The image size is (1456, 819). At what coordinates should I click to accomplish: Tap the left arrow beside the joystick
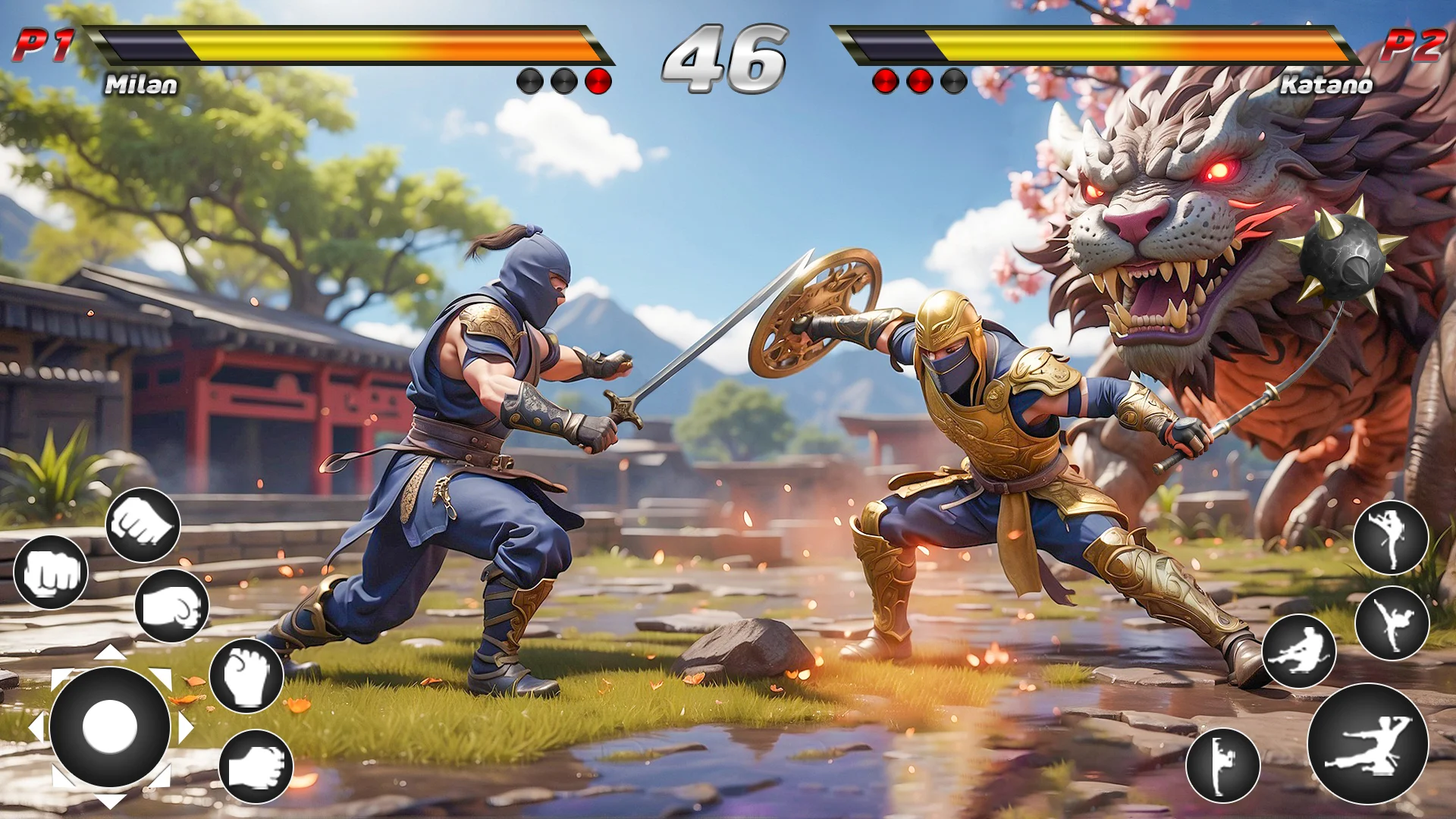[x=36, y=726]
